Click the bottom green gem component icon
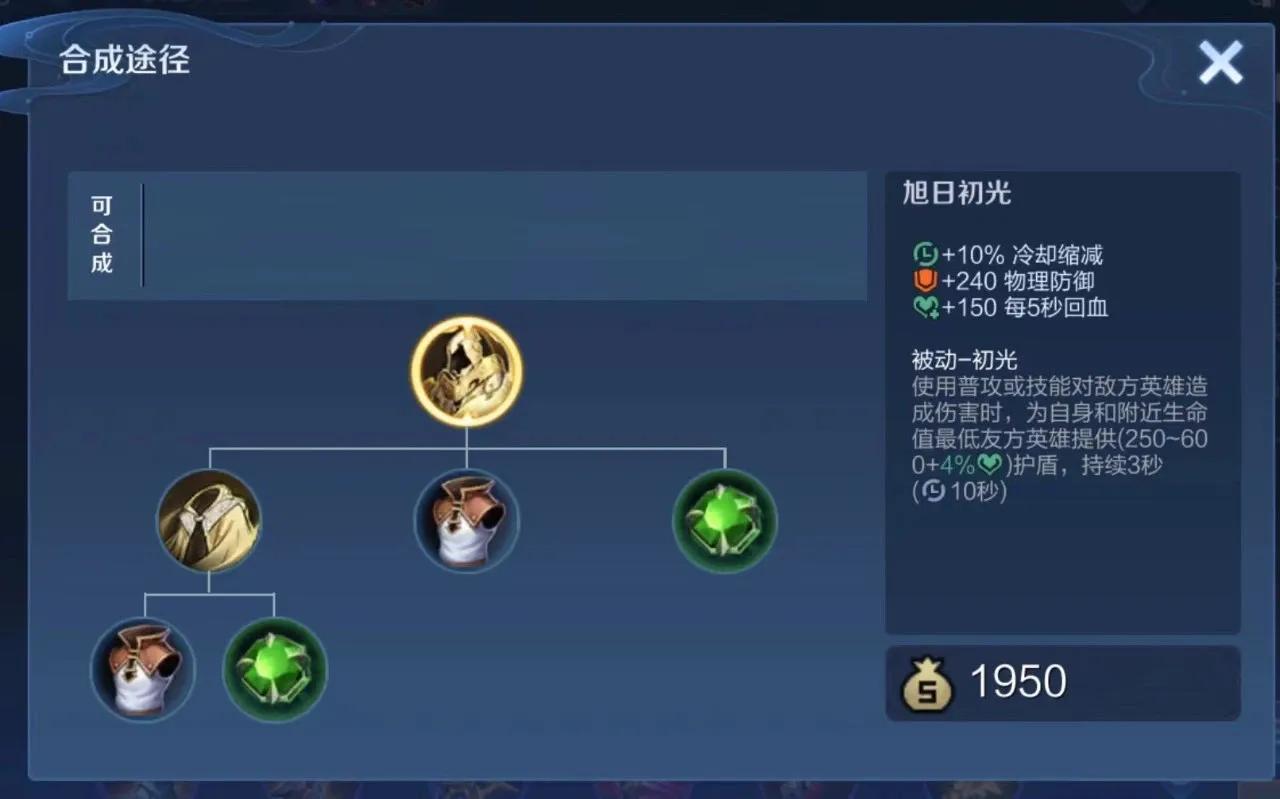The height and width of the screenshot is (799, 1280). tap(274, 669)
